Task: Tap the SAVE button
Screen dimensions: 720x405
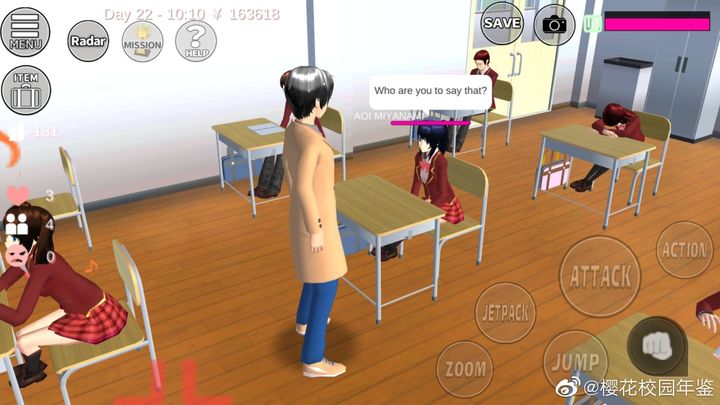Action: tap(502, 22)
